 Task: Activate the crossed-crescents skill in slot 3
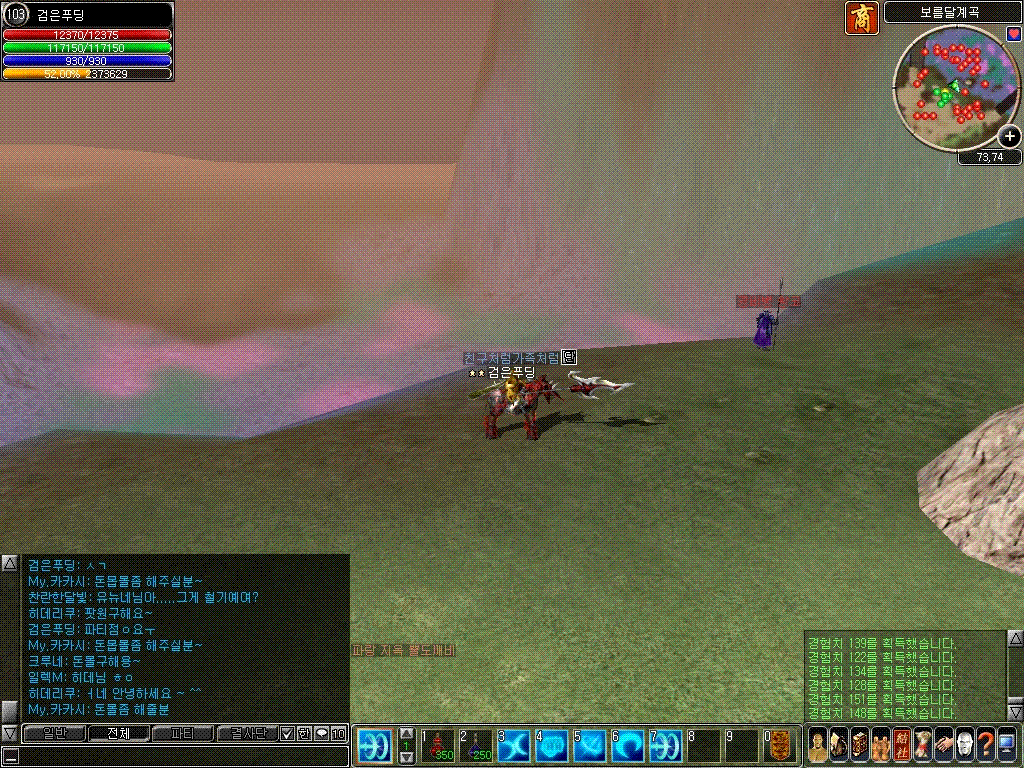click(x=515, y=746)
